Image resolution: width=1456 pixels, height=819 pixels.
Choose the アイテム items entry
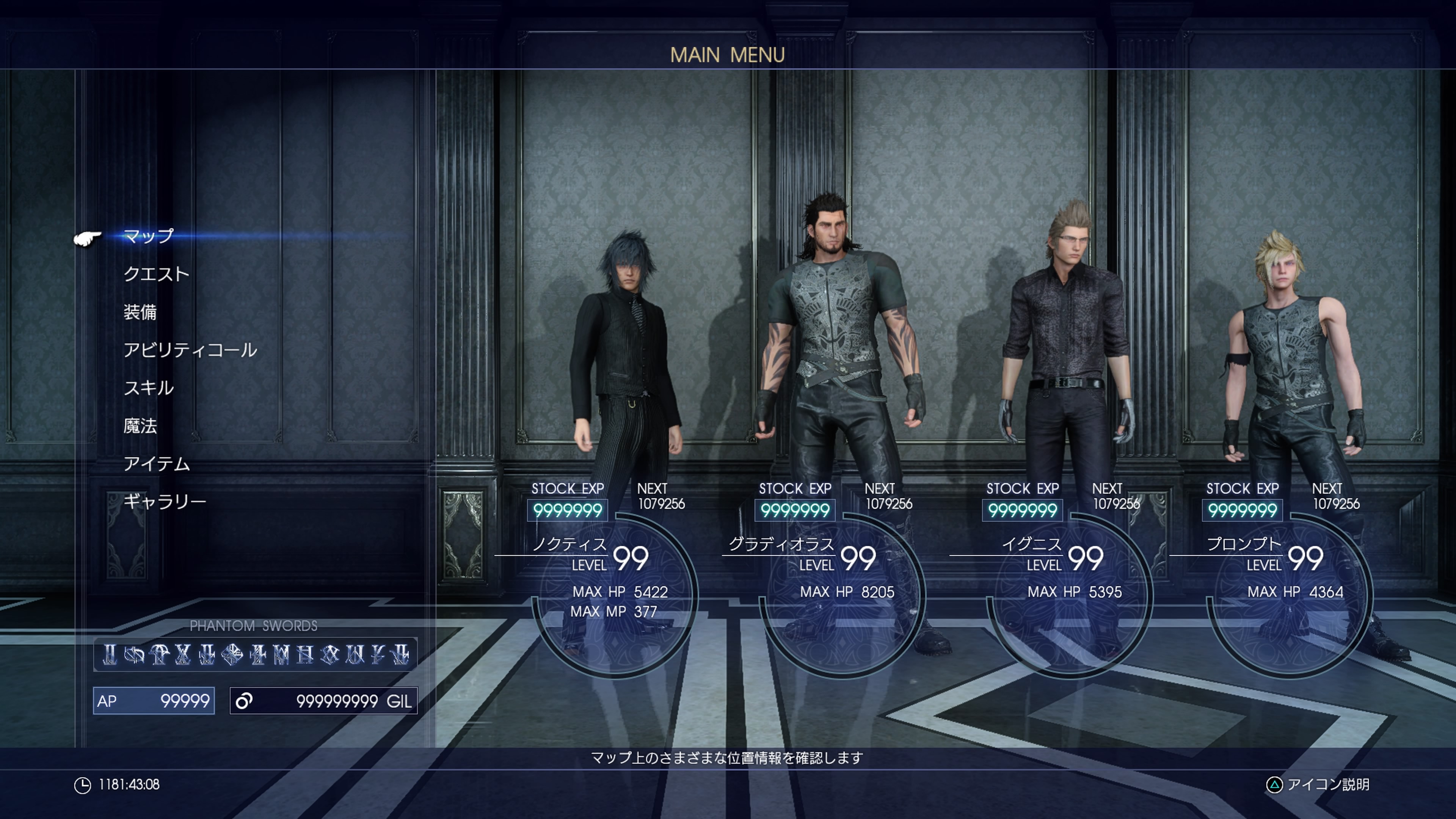(x=157, y=463)
